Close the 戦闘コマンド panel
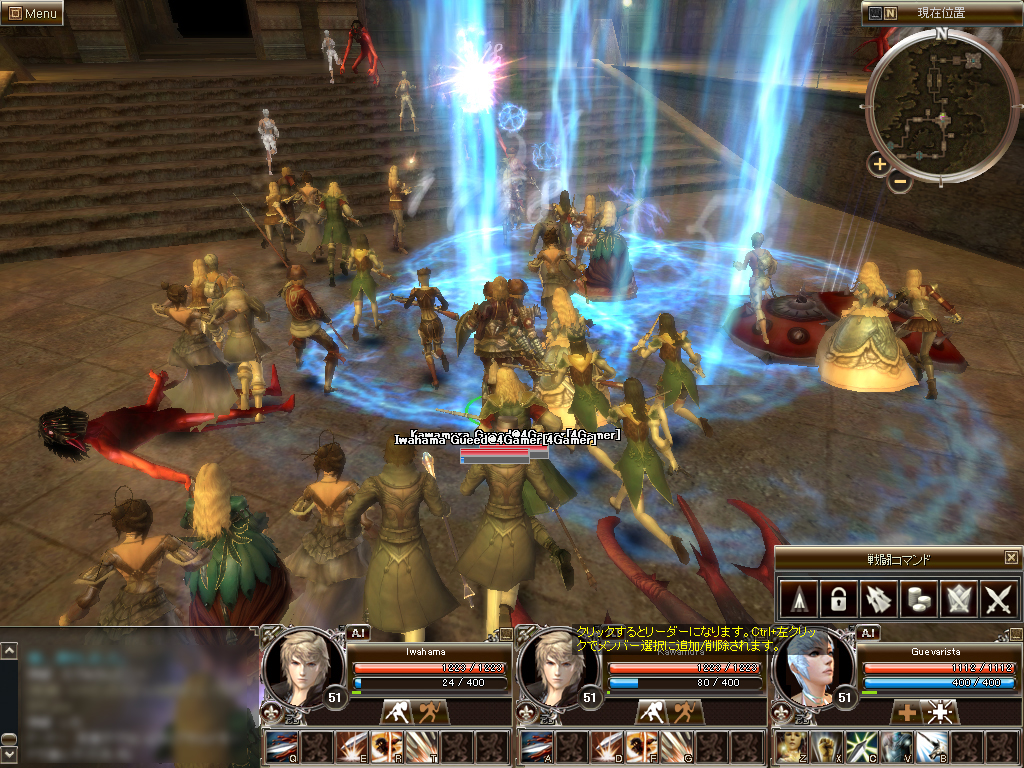Screen dimensions: 1024x768 point(1011,558)
